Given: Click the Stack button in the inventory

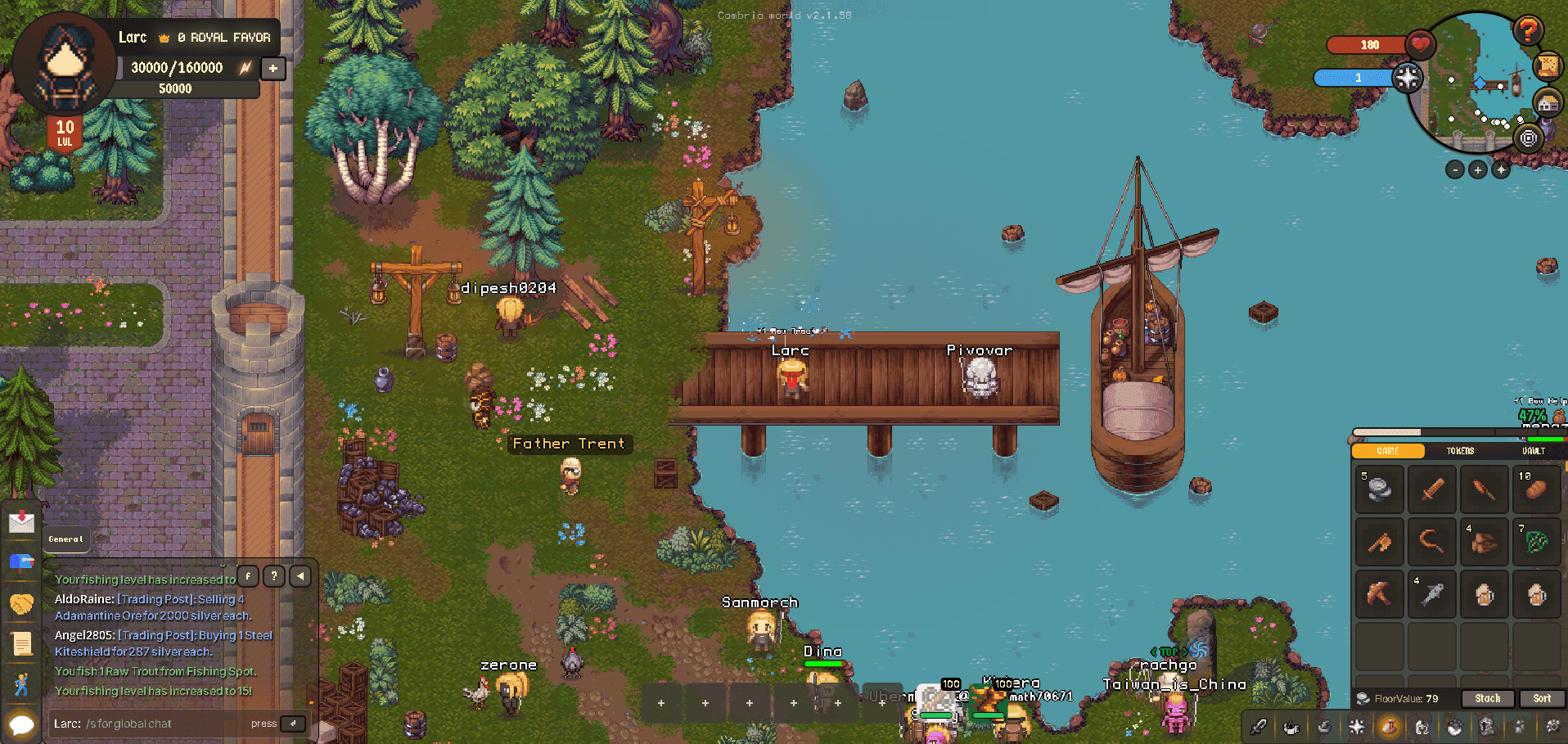Looking at the screenshot, I should pyautogui.click(x=1487, y=698).
